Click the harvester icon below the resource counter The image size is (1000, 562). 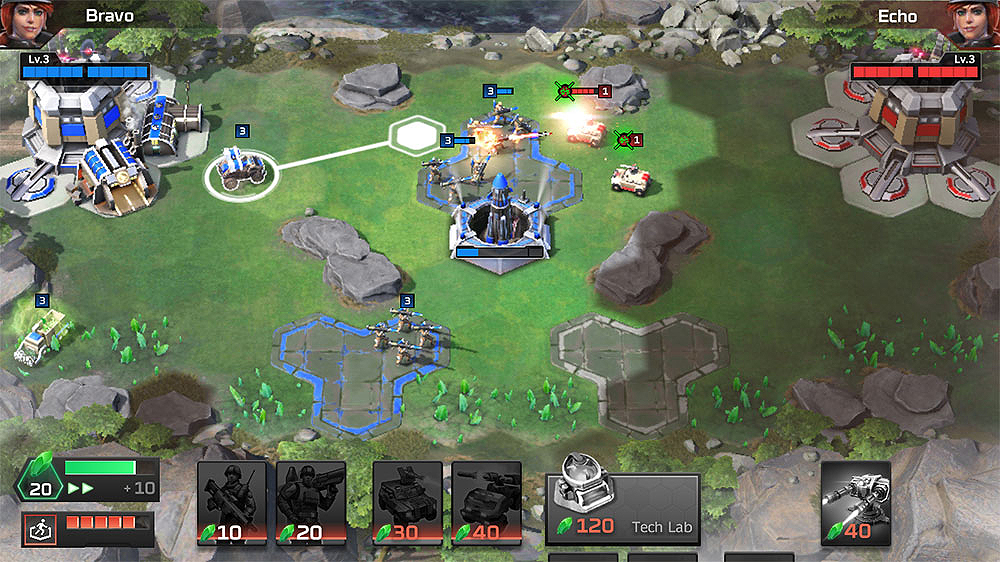[41, 529]
